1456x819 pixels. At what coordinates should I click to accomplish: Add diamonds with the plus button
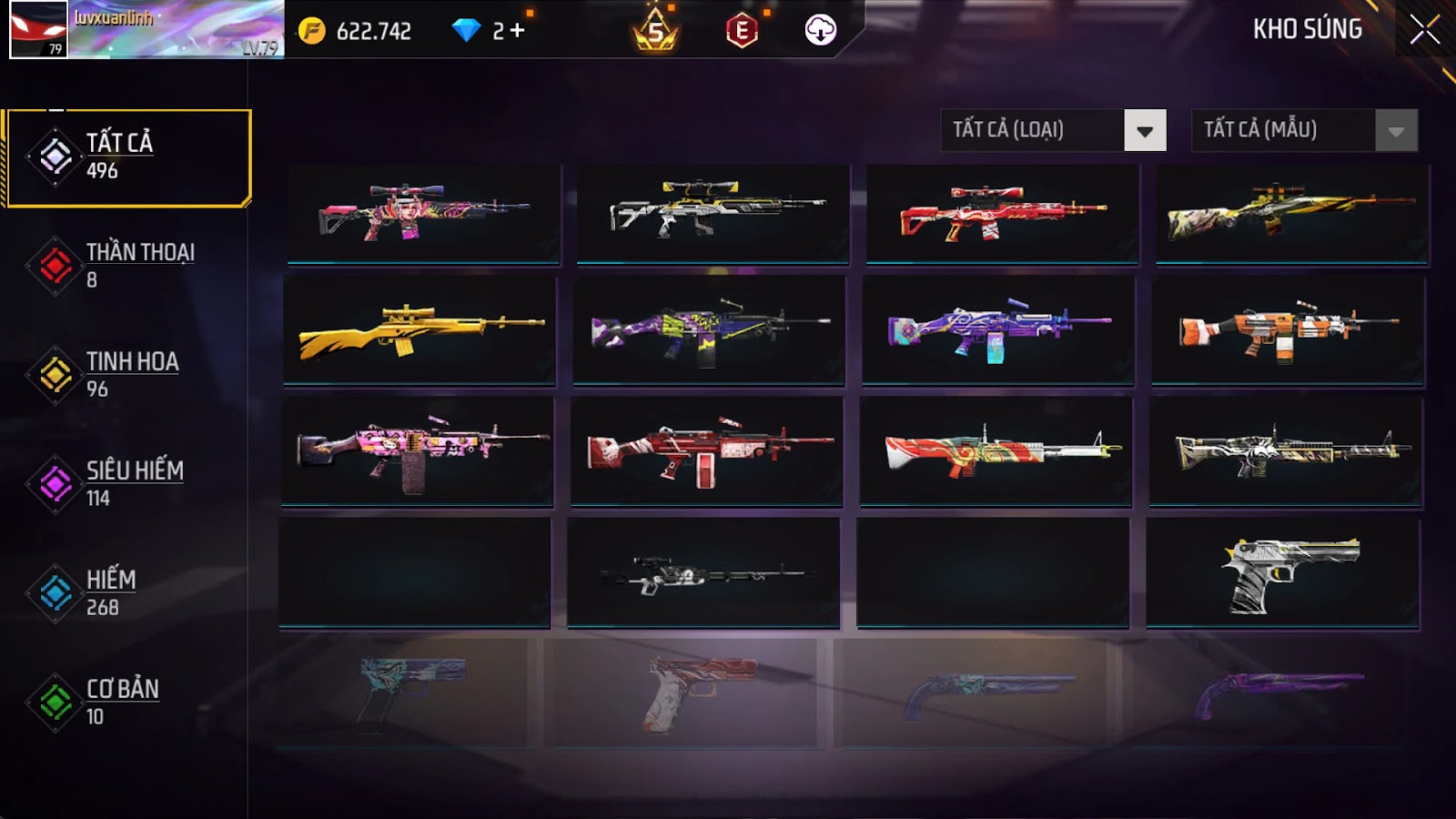[x=518, y=31]
